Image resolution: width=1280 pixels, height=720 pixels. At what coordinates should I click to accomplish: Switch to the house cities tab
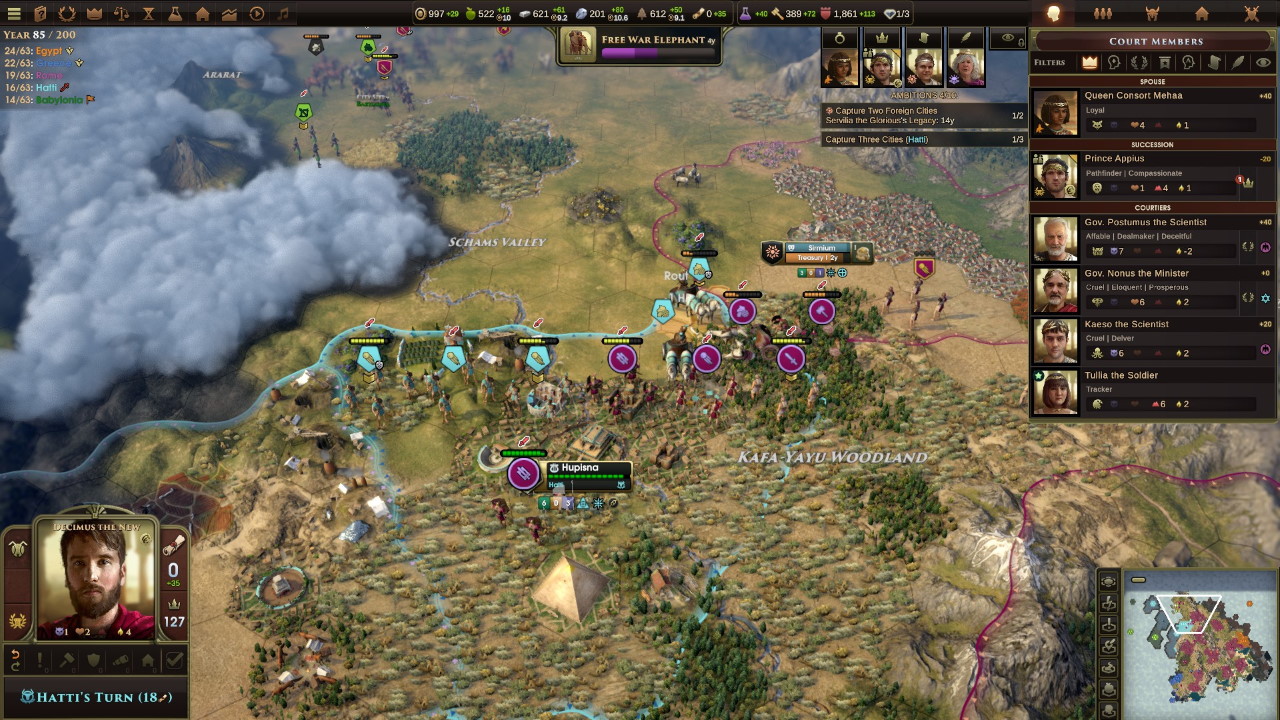(x=1202, y=14)
